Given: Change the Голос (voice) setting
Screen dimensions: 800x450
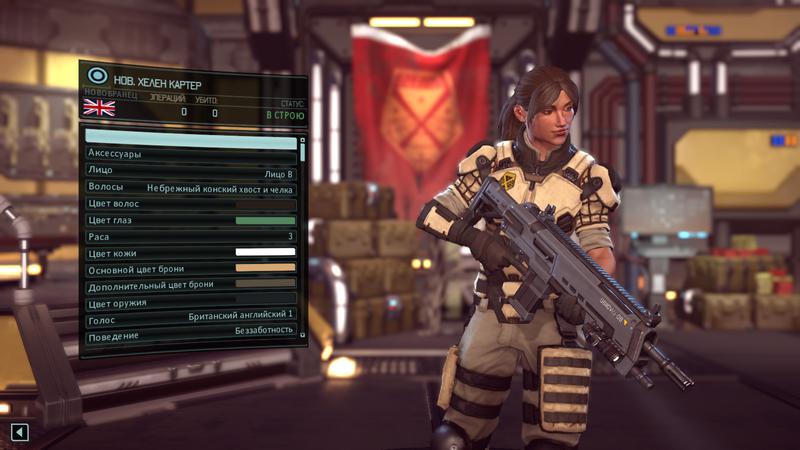Looking at the screenshot, I should [191, 319].
